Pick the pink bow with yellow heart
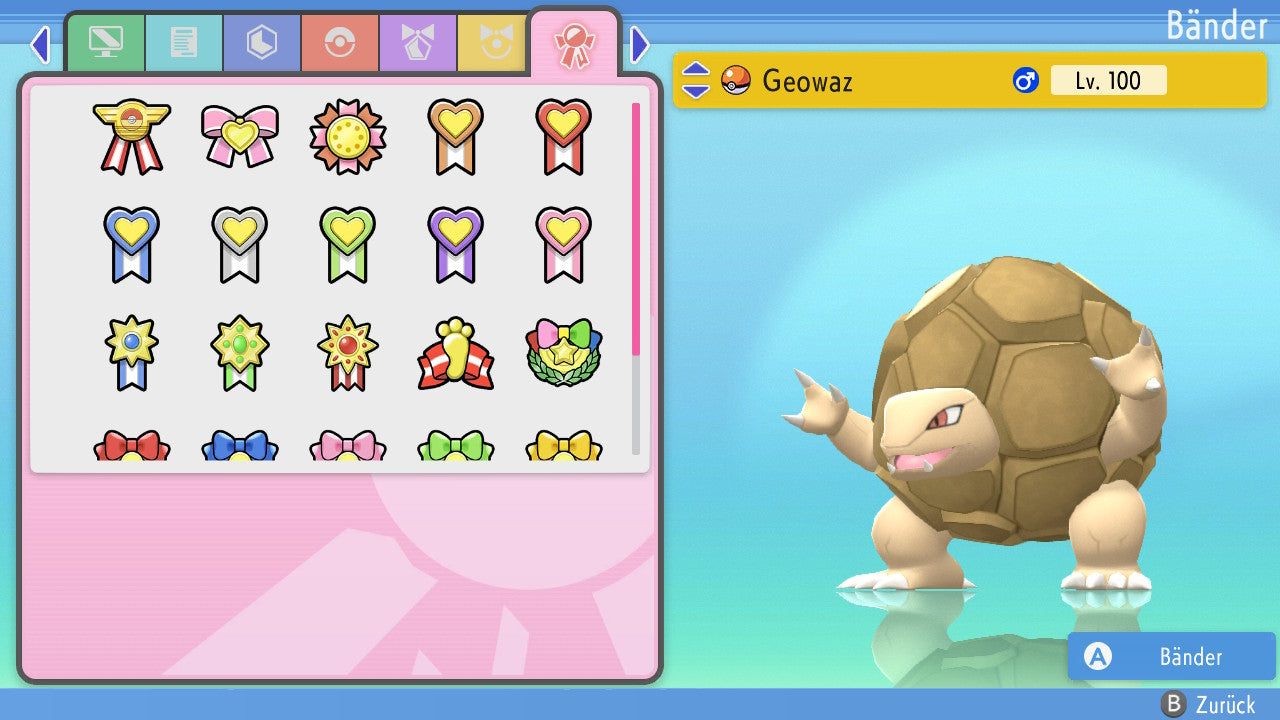The height and width of the screenshot is (720, 1280). [240, 135]
